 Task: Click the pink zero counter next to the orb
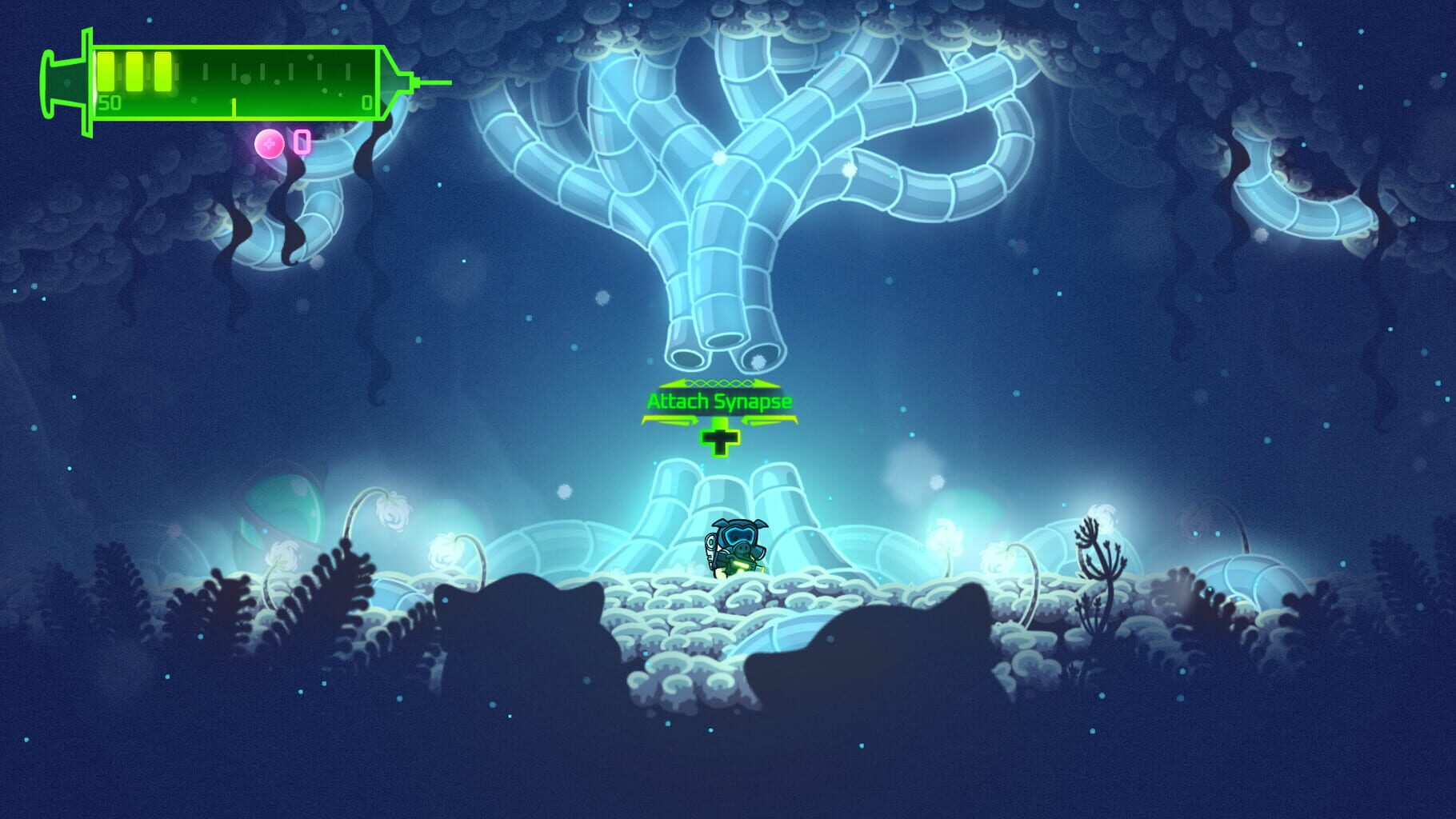(x=302, y=143)
